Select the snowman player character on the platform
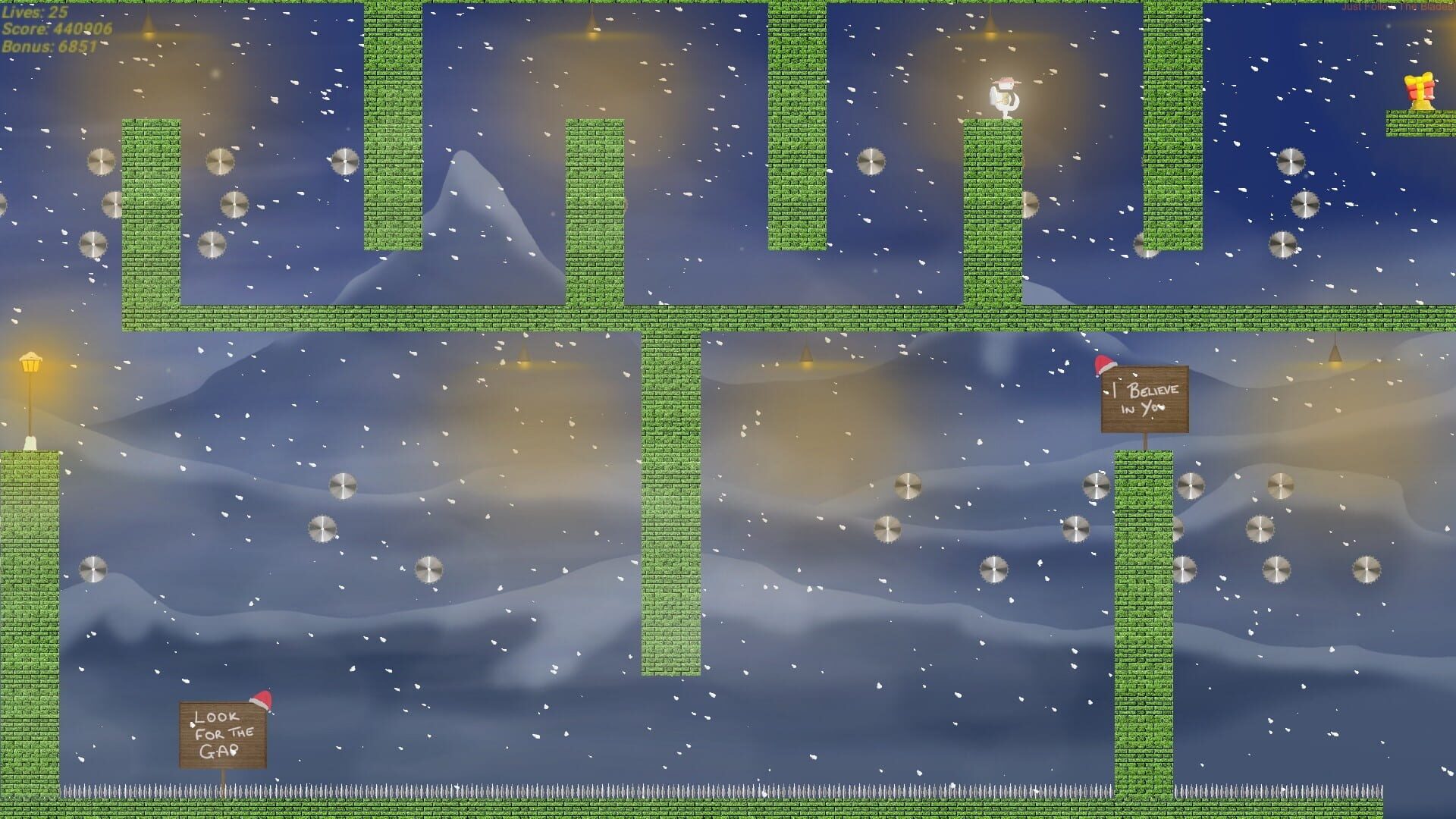The width and height of the screenshot is (1456, 819). pos(1005,97)
